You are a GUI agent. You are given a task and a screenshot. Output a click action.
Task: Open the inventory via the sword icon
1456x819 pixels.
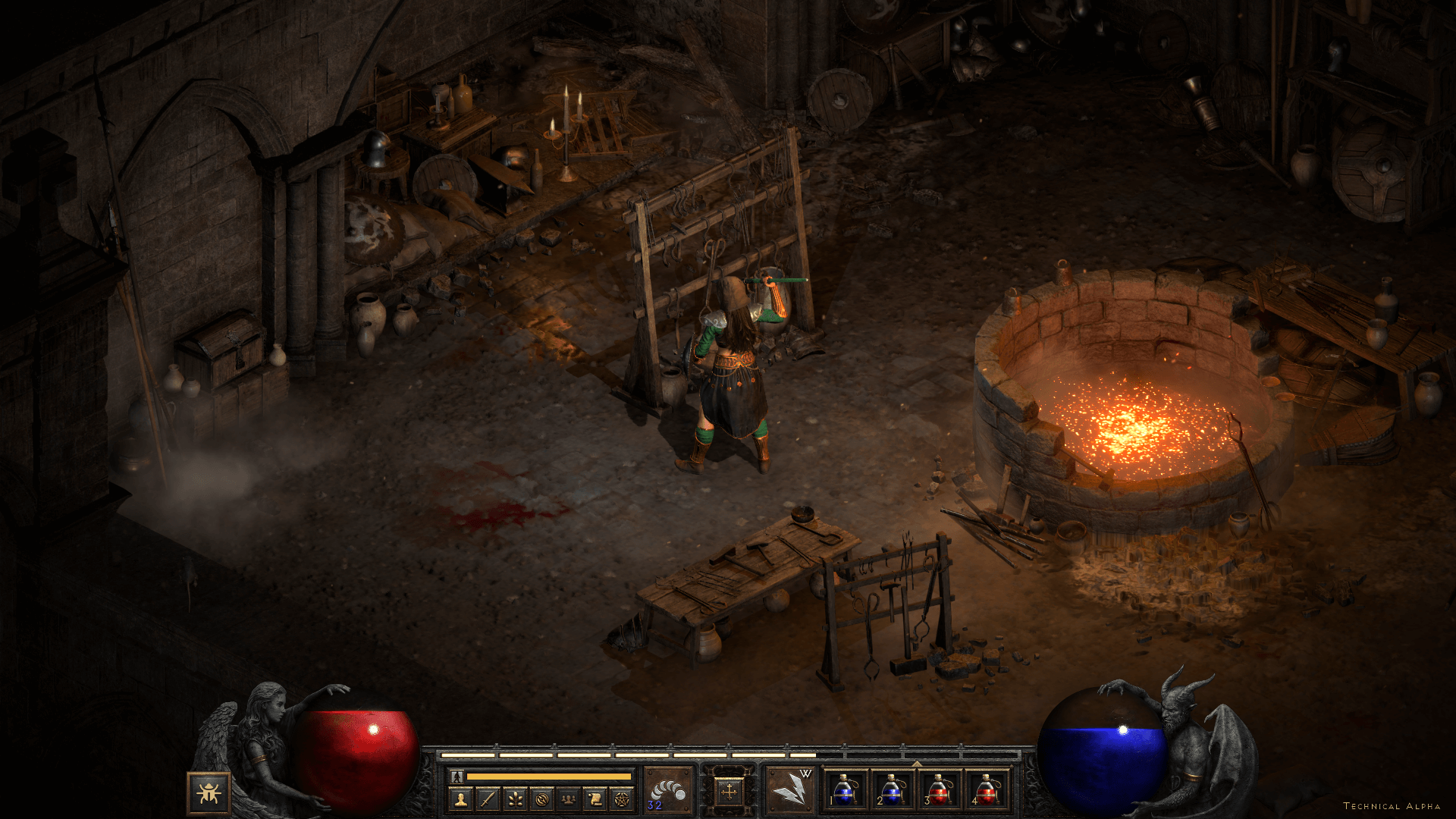(x=488, y=799)
